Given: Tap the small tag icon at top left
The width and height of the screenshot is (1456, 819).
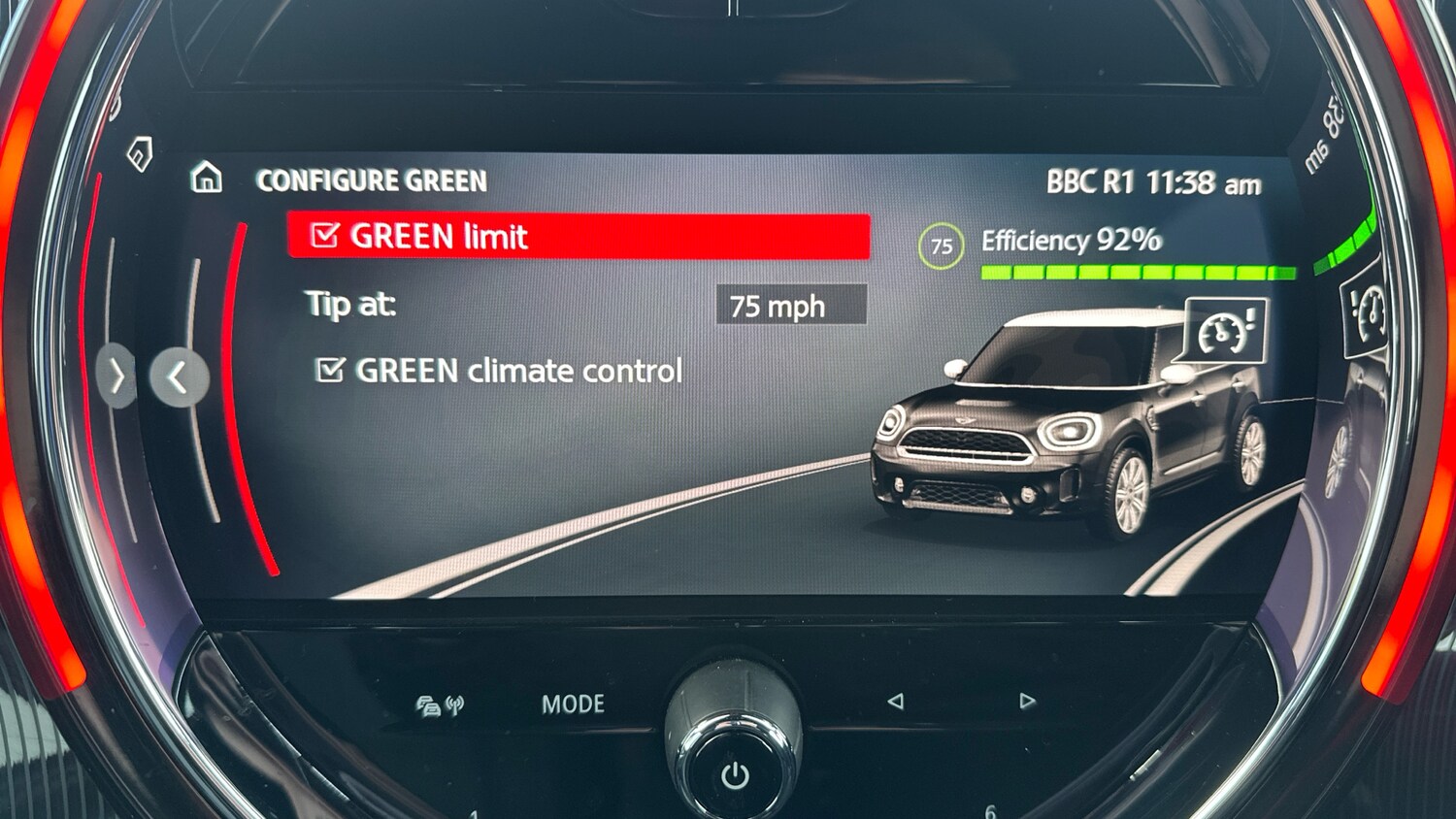Looking at the screenshot, I should click(x=139, y=155).
